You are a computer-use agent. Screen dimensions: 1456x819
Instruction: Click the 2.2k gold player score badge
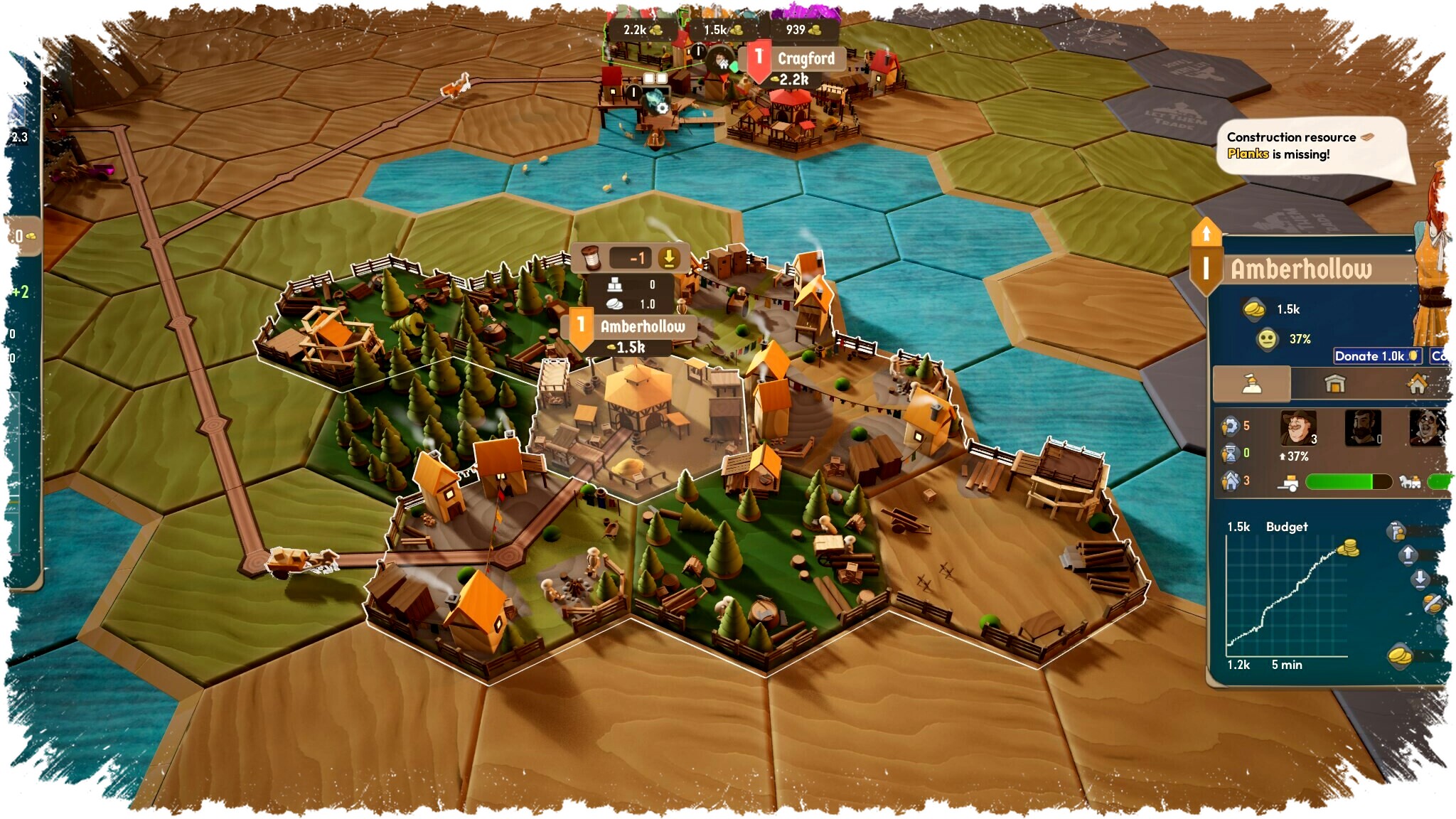pyautogui.click(x=642, y=30)
